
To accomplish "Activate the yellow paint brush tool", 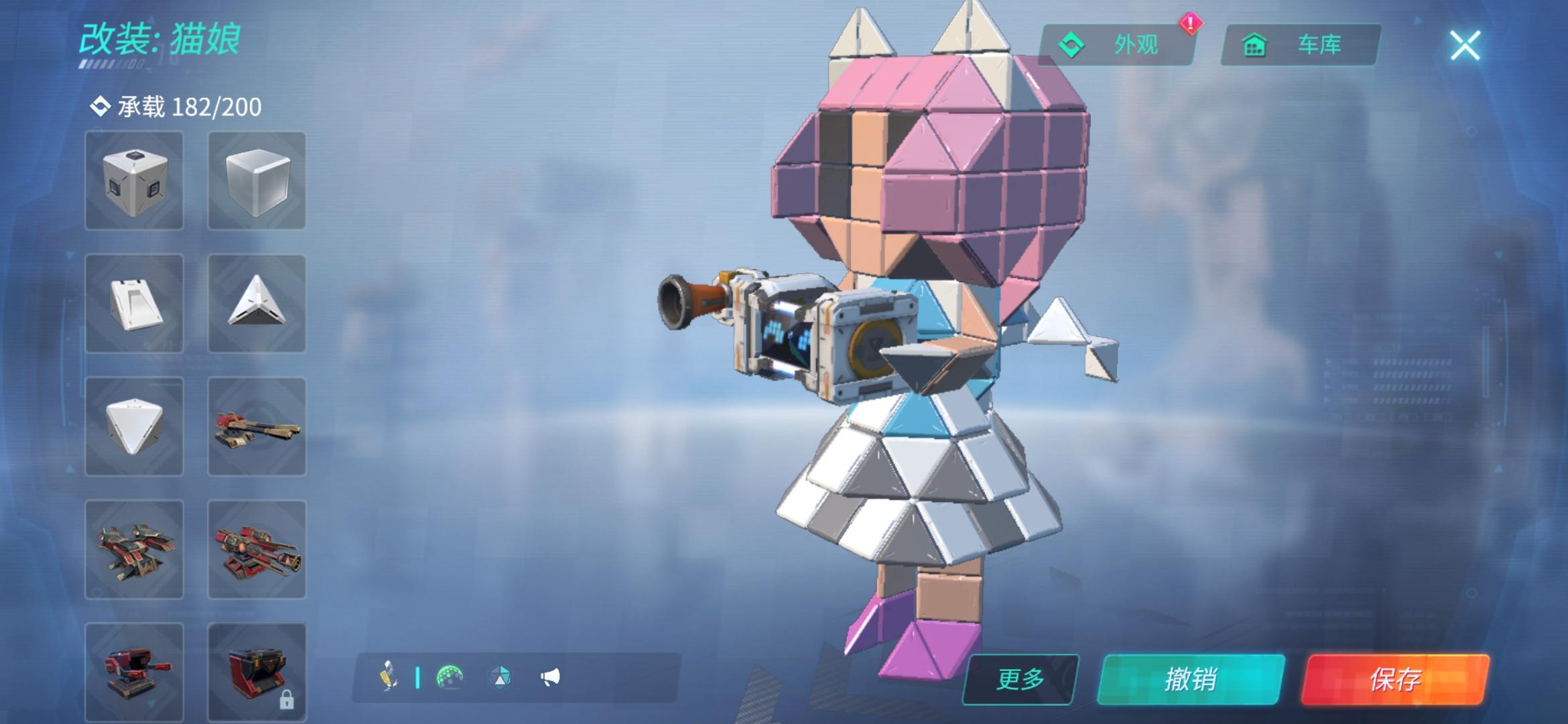I will (x=389, y=676).
